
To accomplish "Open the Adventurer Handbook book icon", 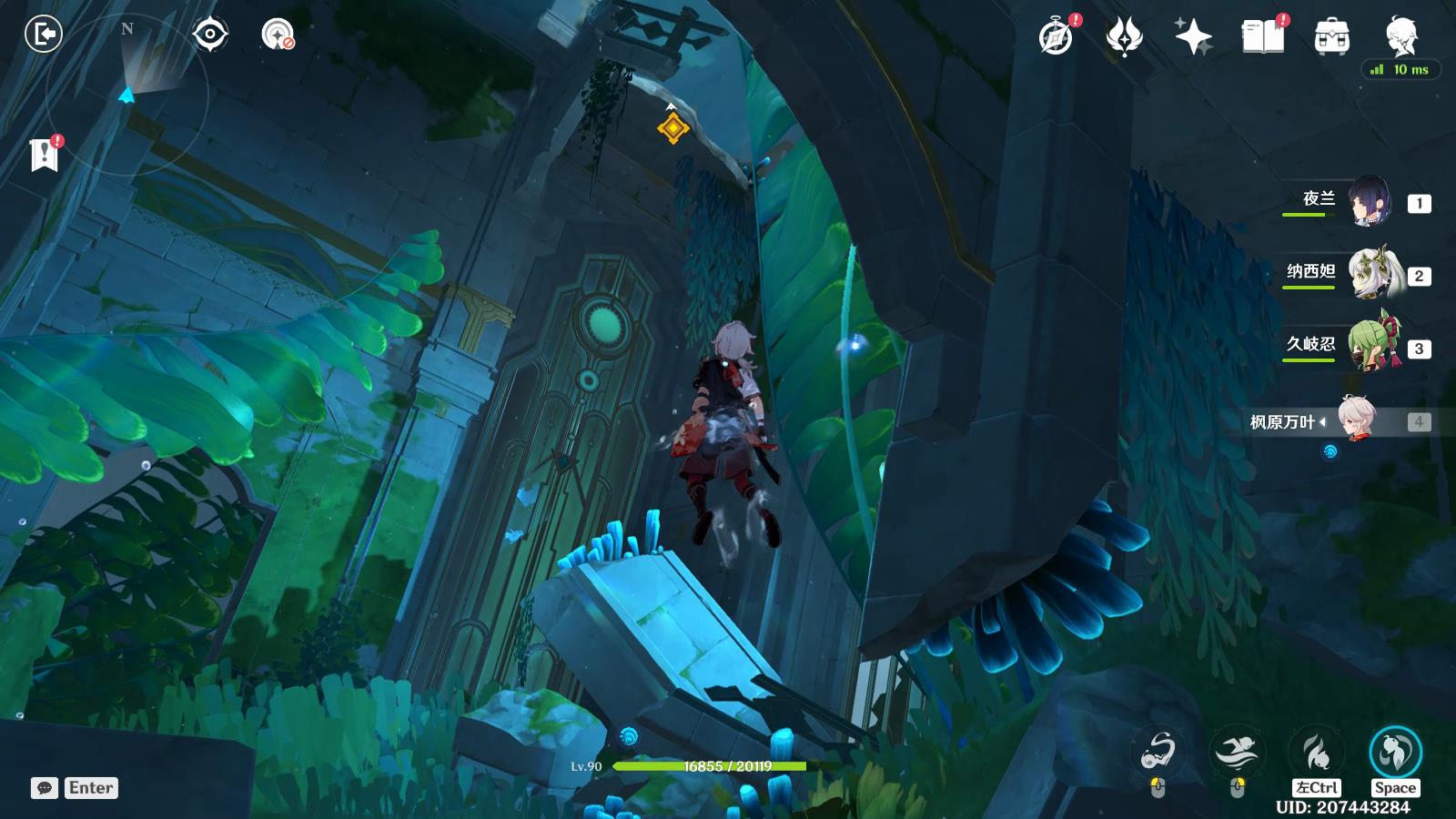I will (1262, 37).
